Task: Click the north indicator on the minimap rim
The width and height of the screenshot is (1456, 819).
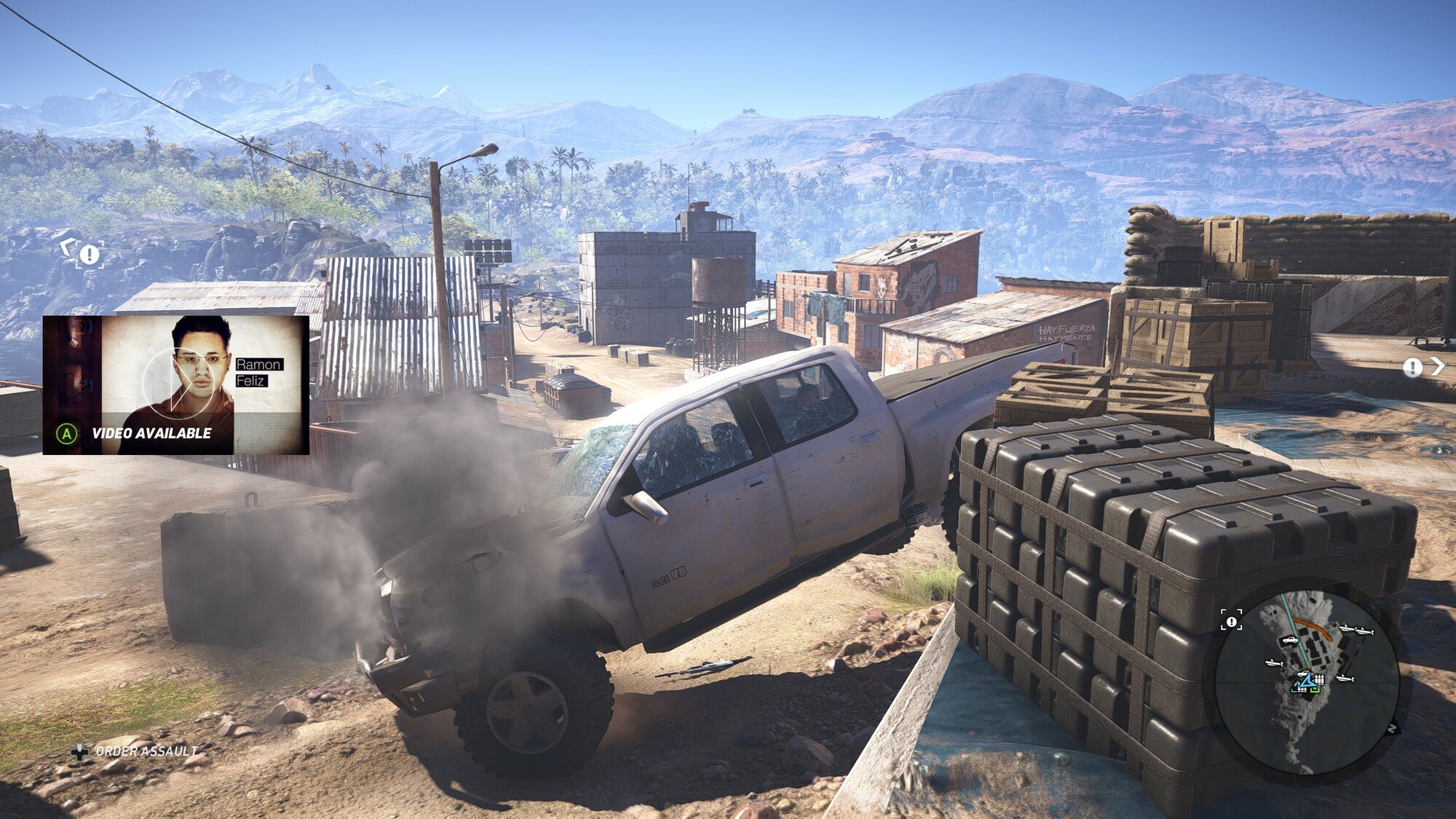Action: click(x=1393, y=727)
